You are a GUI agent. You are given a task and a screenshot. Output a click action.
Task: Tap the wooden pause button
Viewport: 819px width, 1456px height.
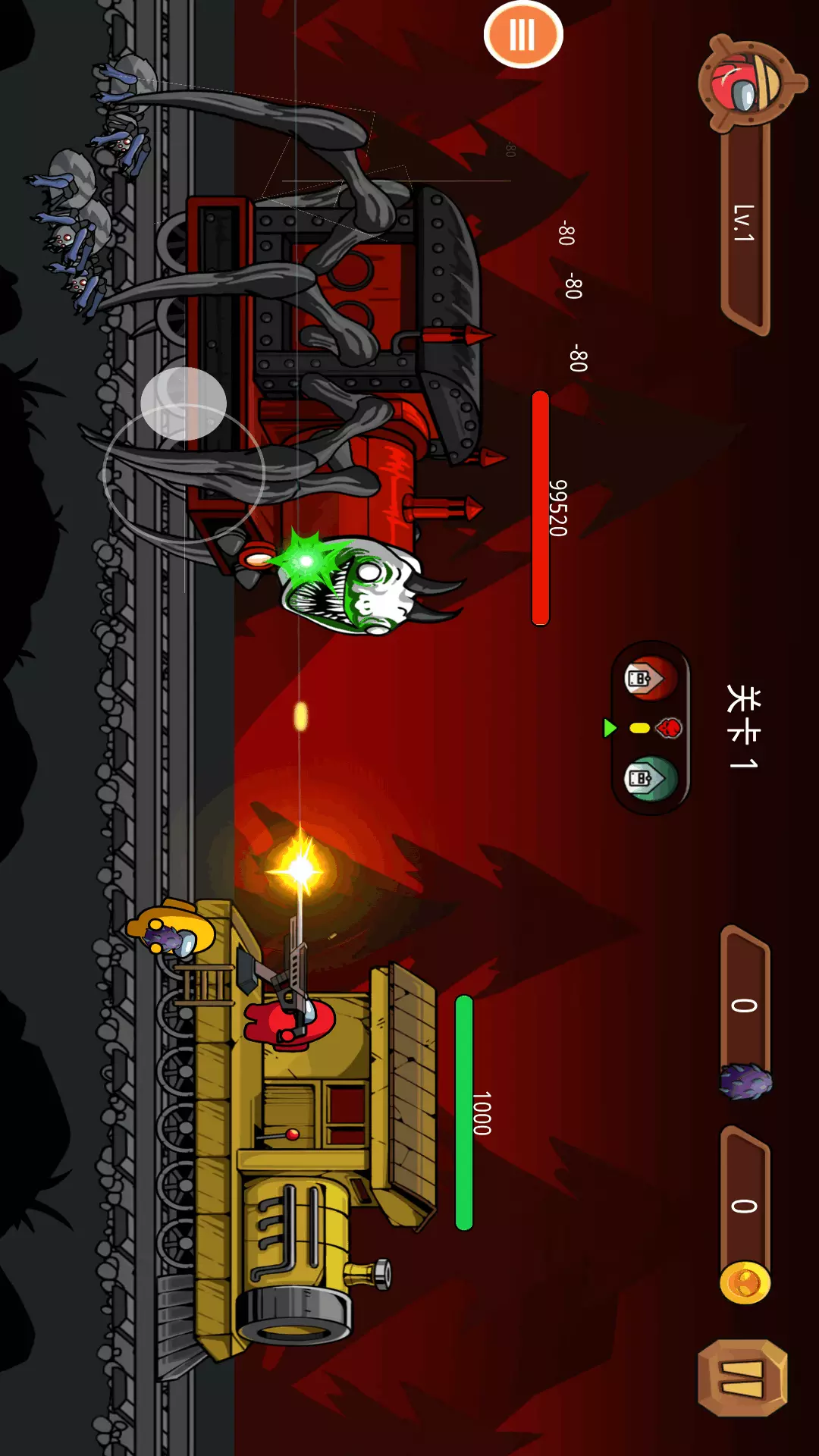pyautogui.click(x=742, y=1378)
